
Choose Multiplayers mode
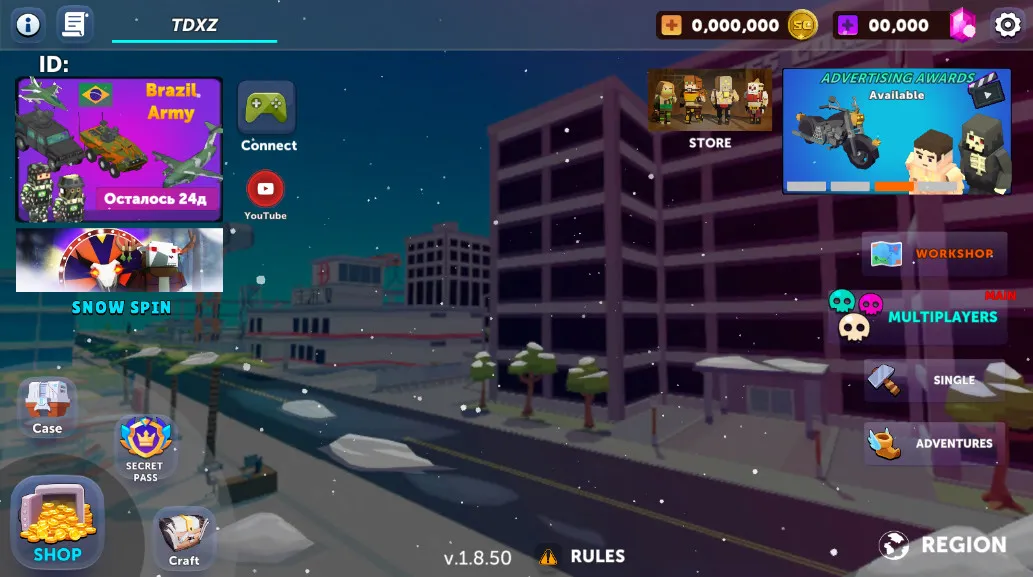pyautogui.click(x=922, y=316)
